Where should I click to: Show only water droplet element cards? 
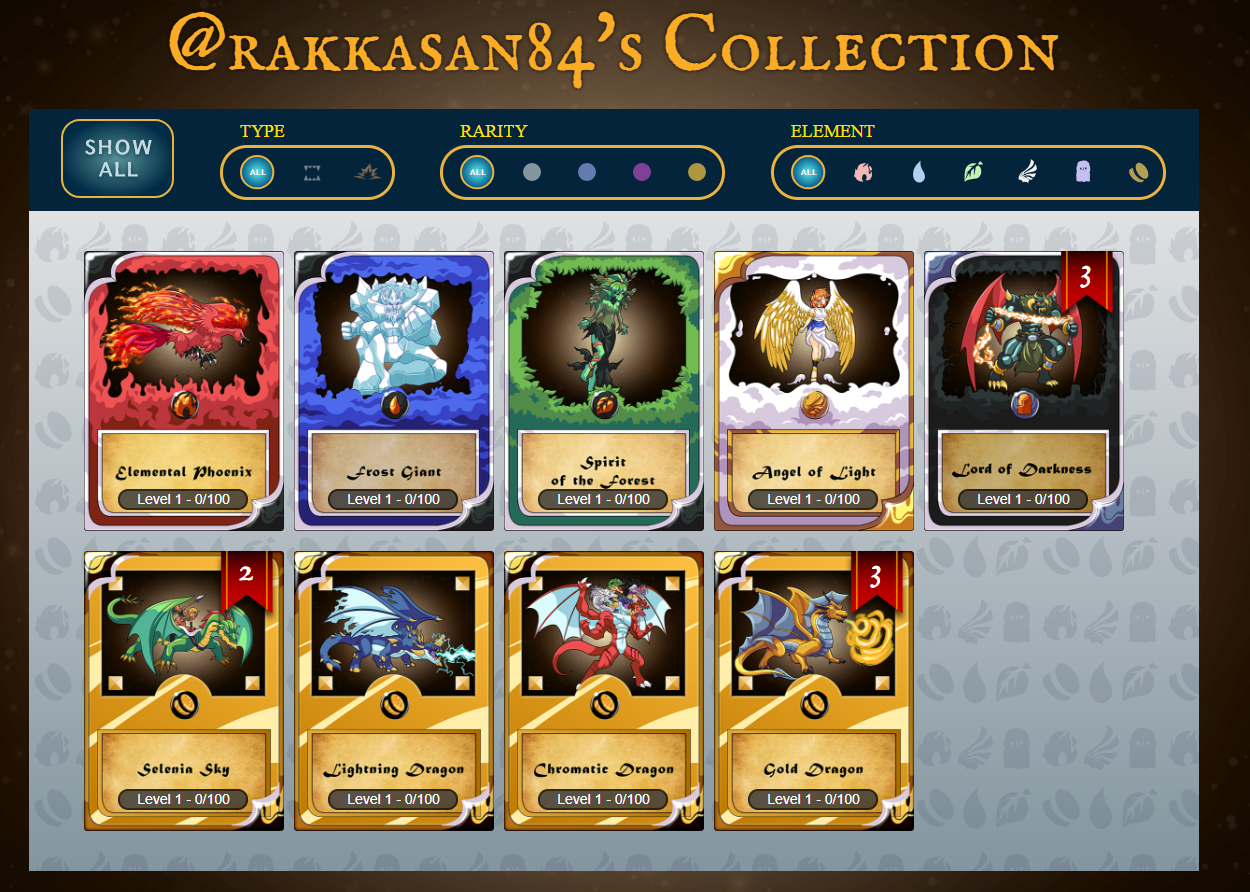pos(919,173)
